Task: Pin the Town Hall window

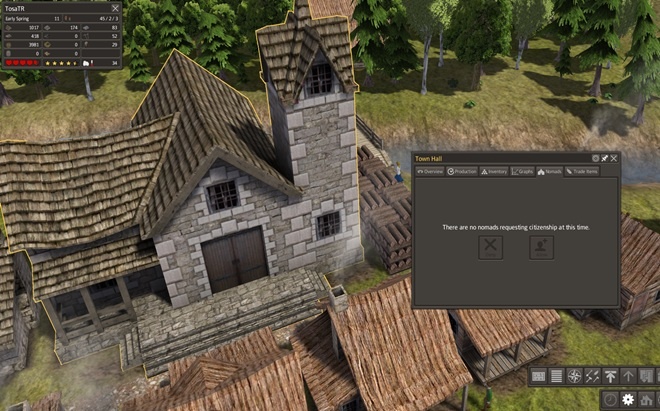Action: click(x=604, y=158)
